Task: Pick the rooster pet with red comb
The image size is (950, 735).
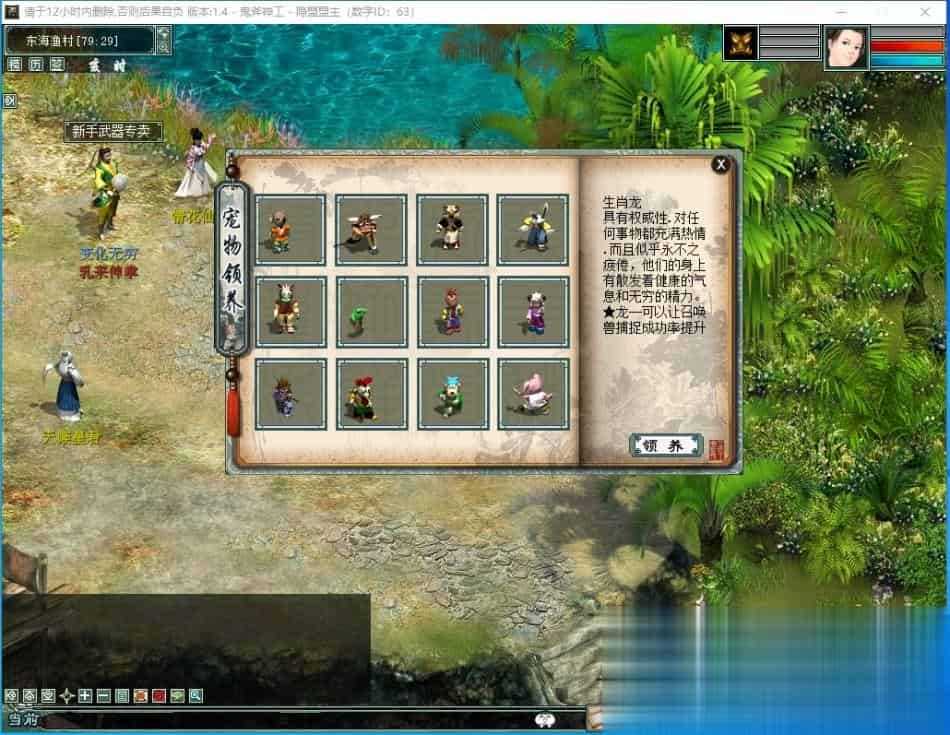Action: pos(371,394)
